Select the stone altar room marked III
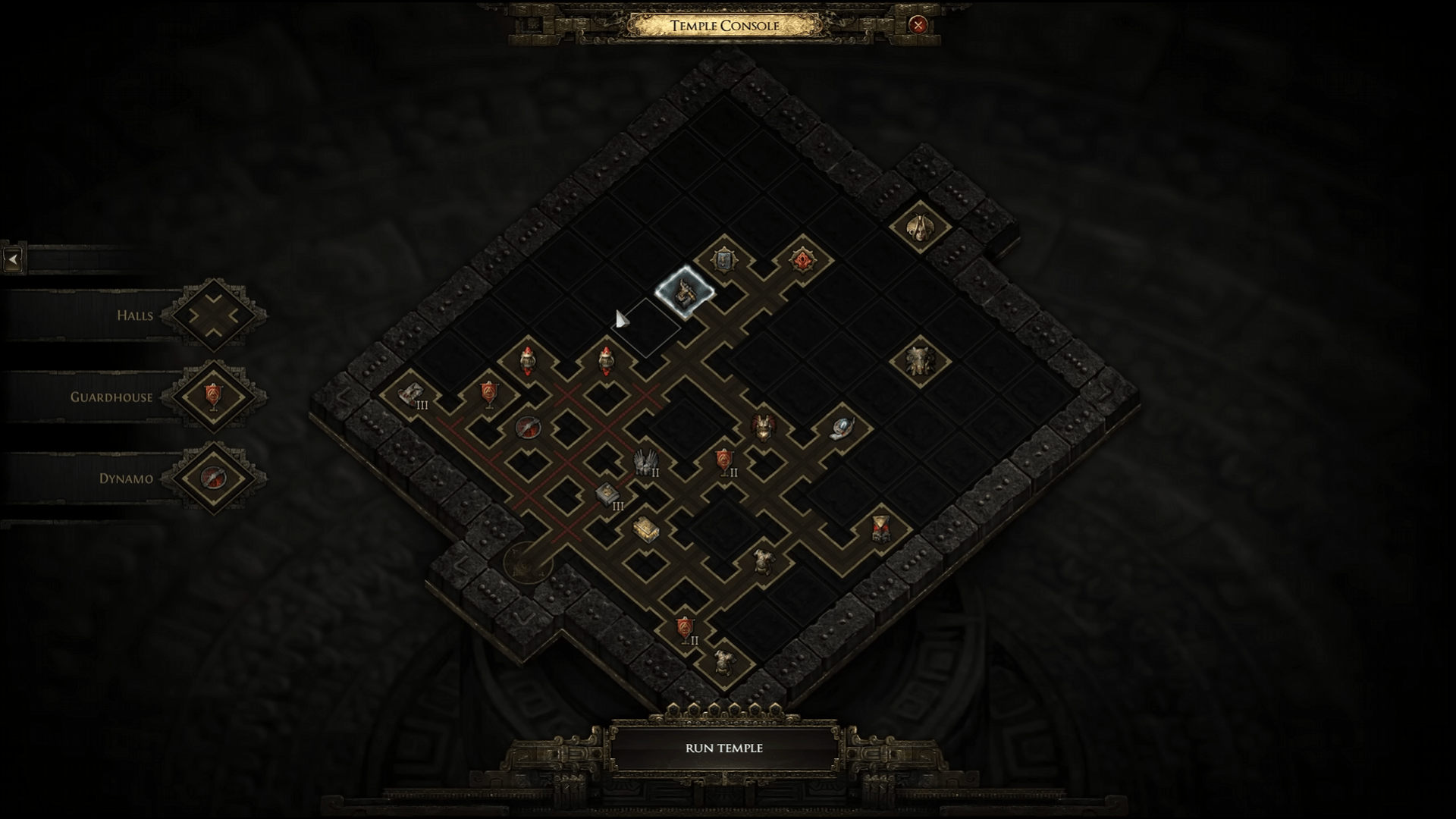The image size is (1456, 819). pos(606,494)
